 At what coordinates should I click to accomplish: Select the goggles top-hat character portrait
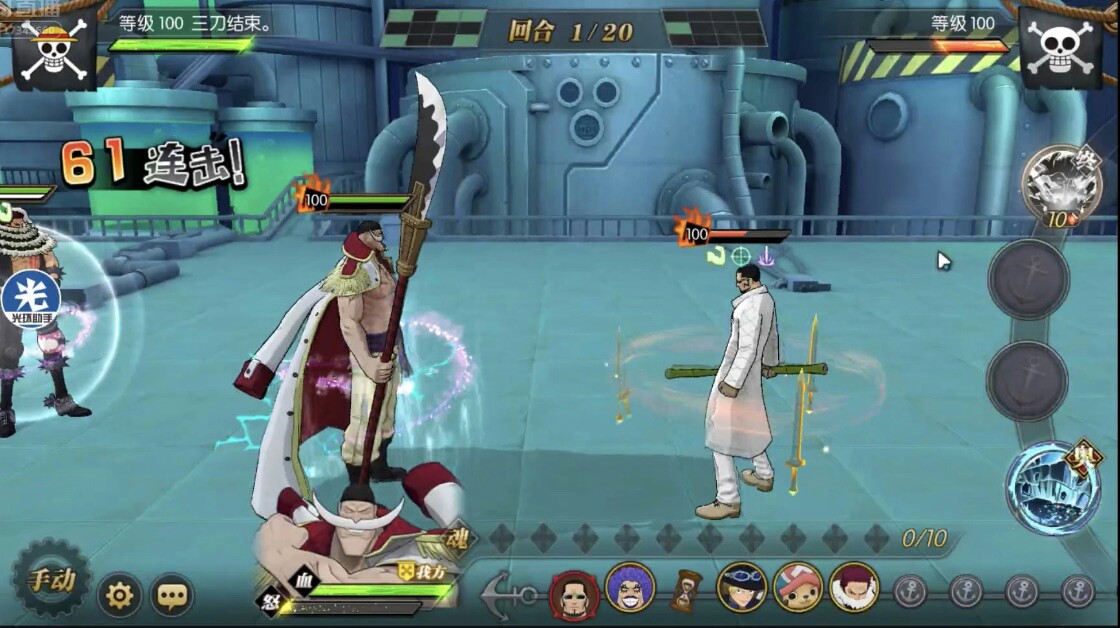[743, 588]
